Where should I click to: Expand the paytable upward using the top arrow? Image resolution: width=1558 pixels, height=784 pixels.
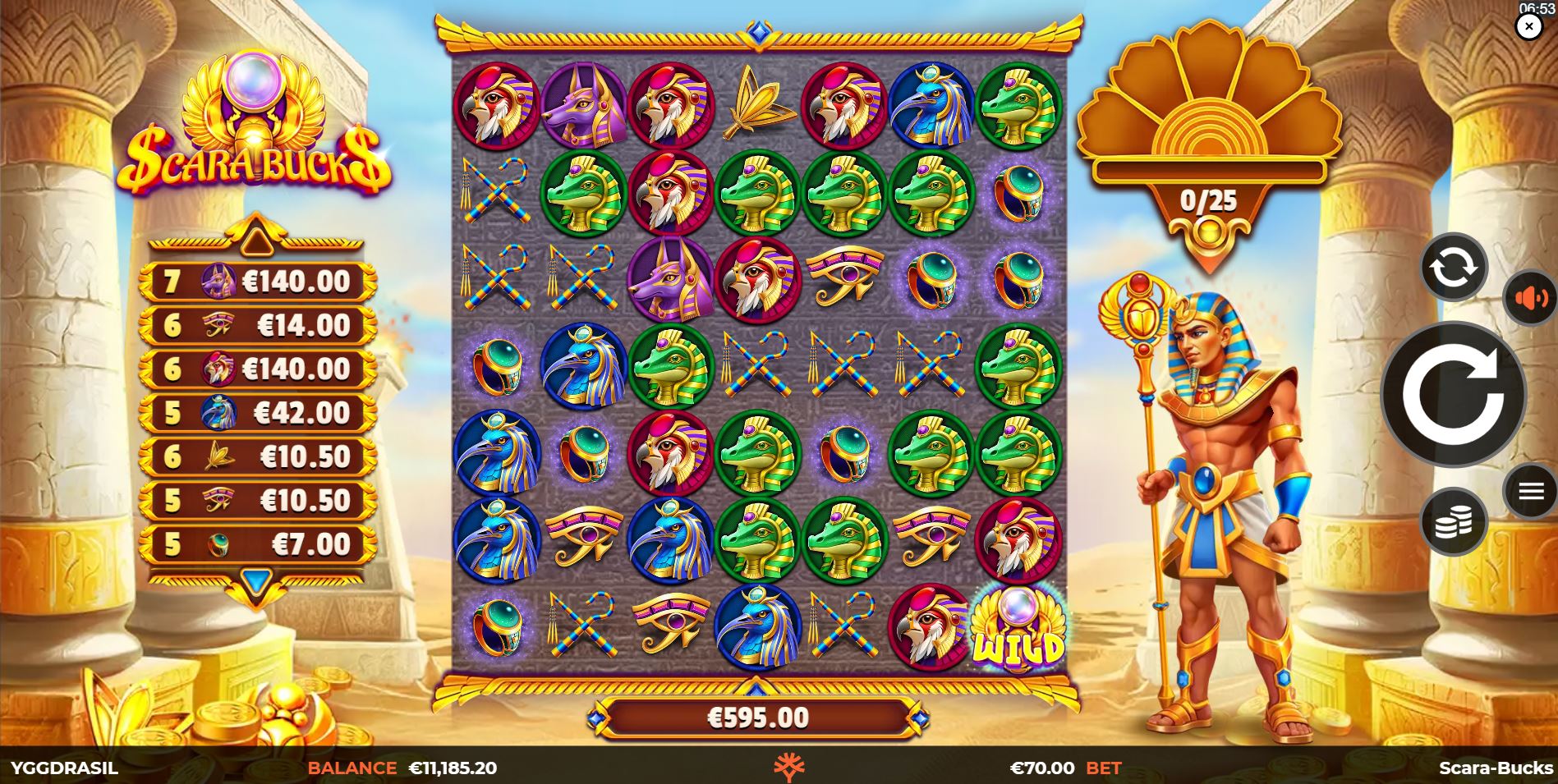[x=257, y=242]
